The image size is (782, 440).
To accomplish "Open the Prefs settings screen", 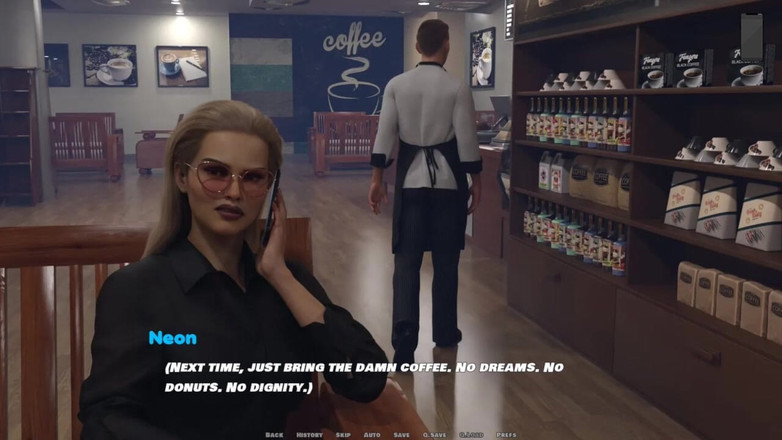I will (506, 435).
